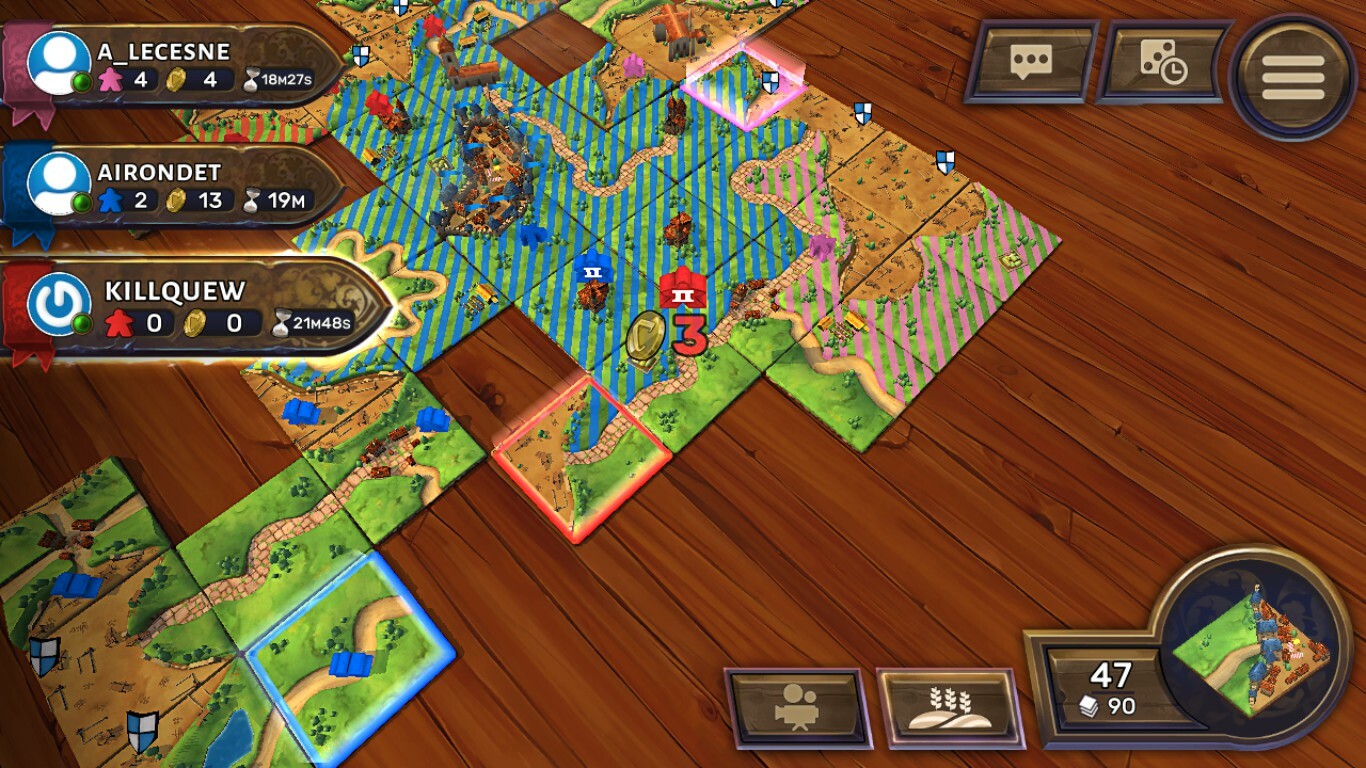Open the in-game chat panel

pos(1030,67)
